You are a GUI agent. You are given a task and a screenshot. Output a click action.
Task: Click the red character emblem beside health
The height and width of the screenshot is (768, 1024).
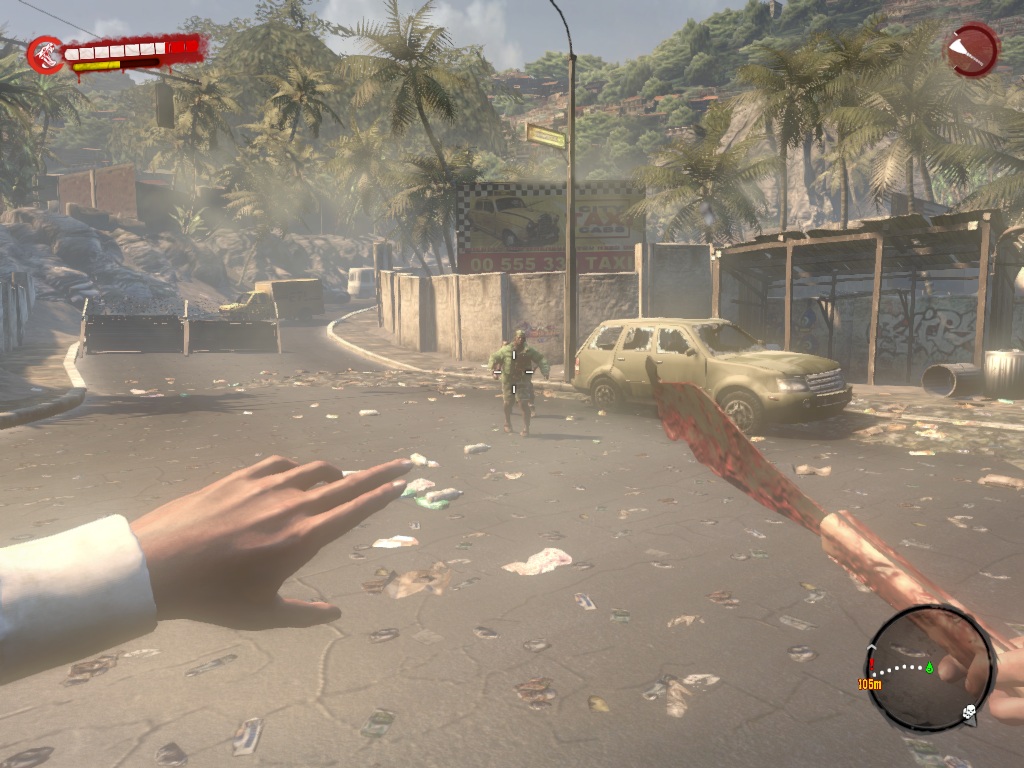point(45,55)
